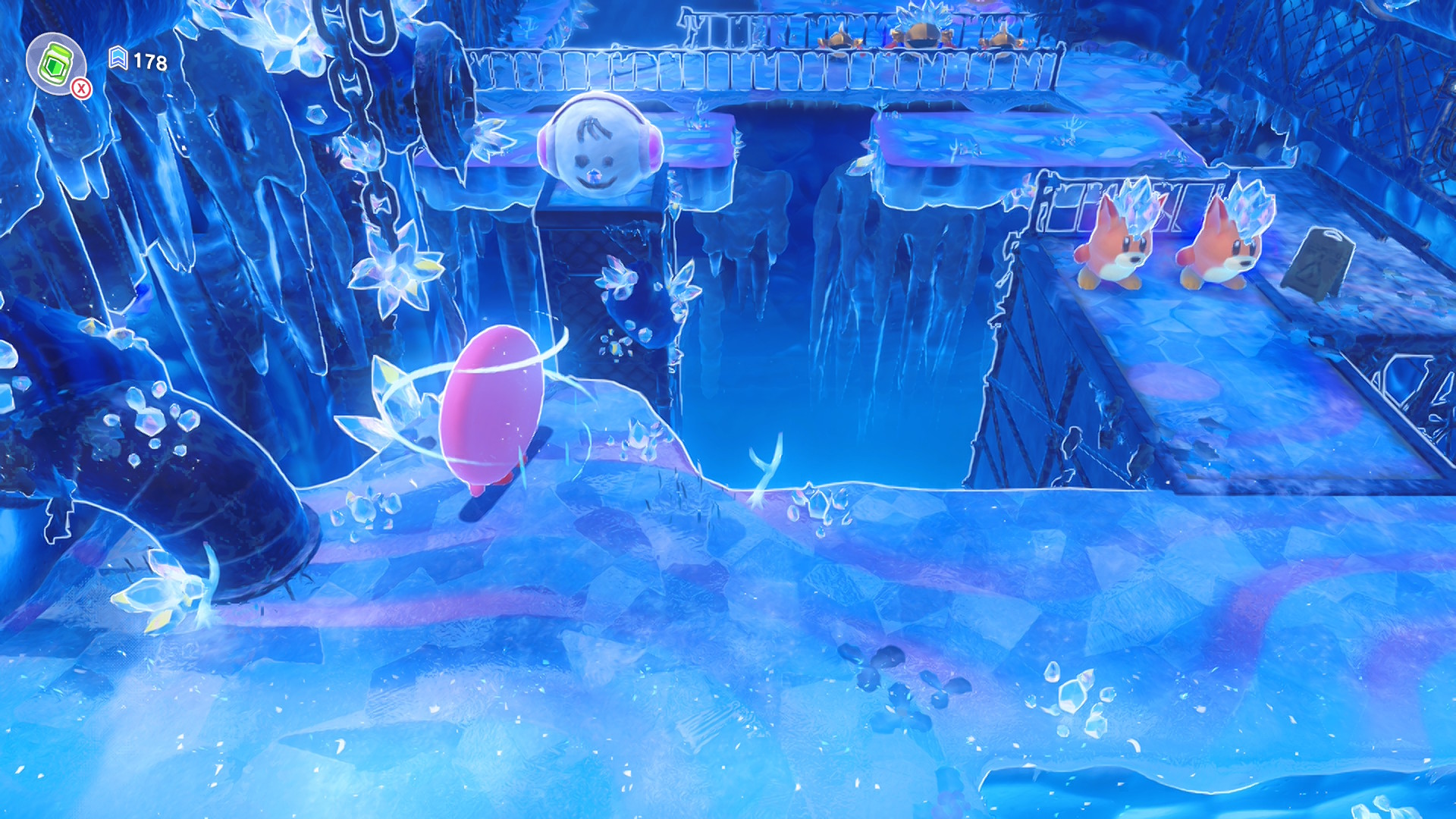Select the green stored item bubble
Image resolution: width=1456 pixels, height=819 pixels.
click(x=55, y=64)
